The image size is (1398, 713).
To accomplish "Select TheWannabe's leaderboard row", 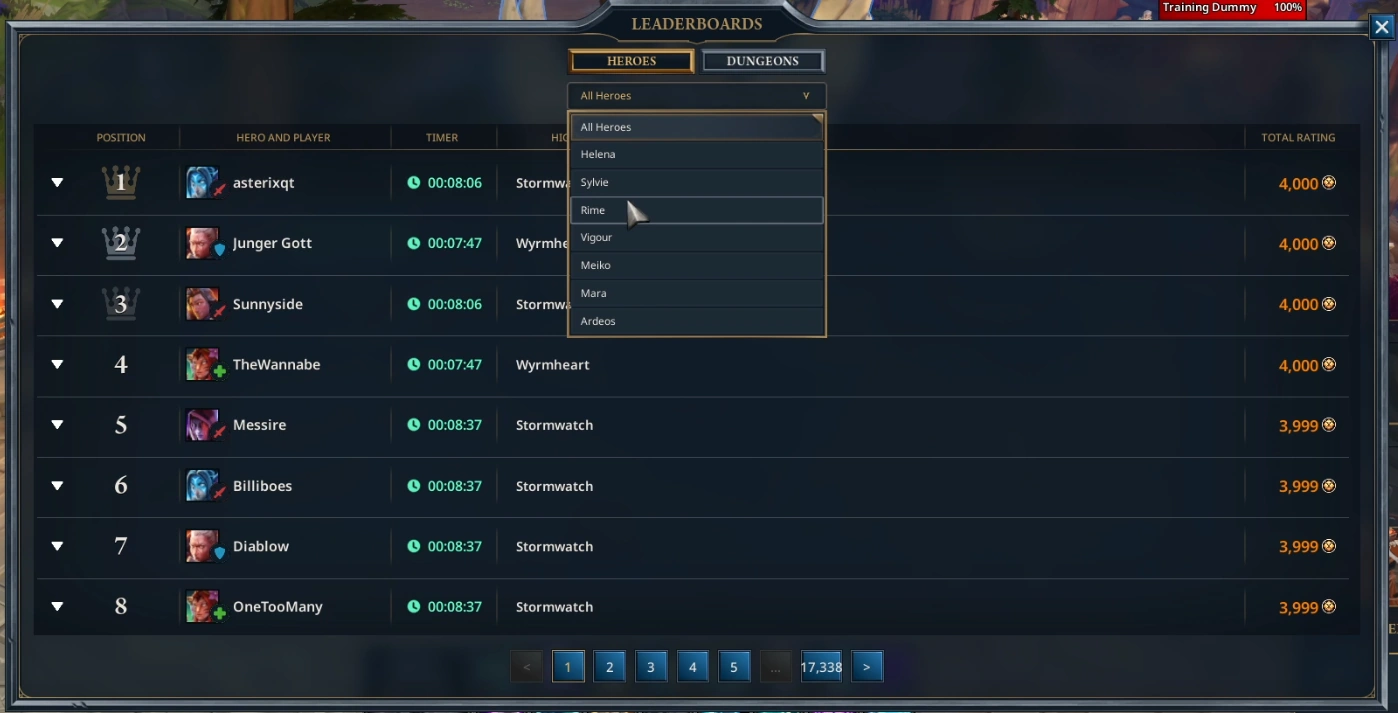I will pyautogui.click(x=276, y=365).
